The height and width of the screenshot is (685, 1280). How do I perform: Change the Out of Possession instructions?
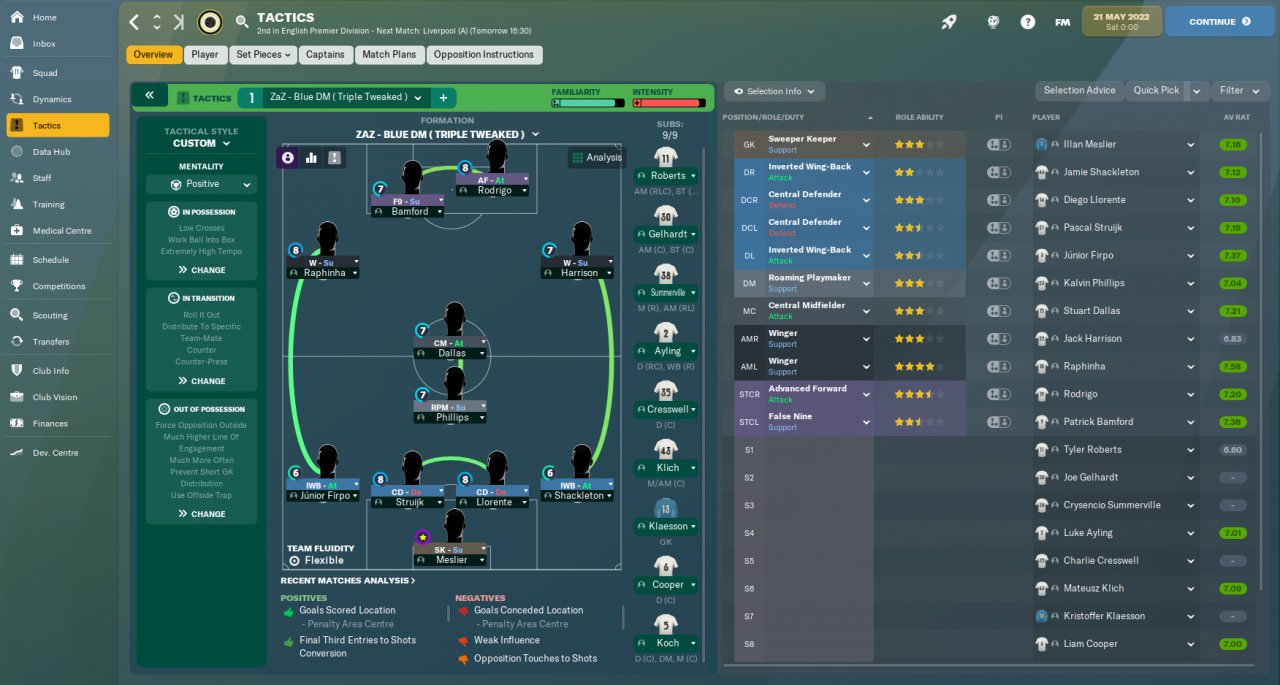[x=202, y=514]
